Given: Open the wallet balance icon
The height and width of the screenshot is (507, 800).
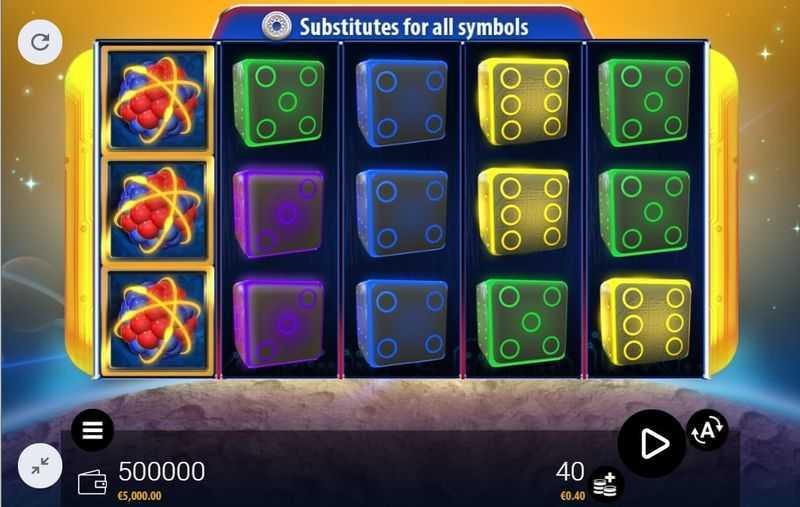Looking at the screenshot, I should point(92,481).
